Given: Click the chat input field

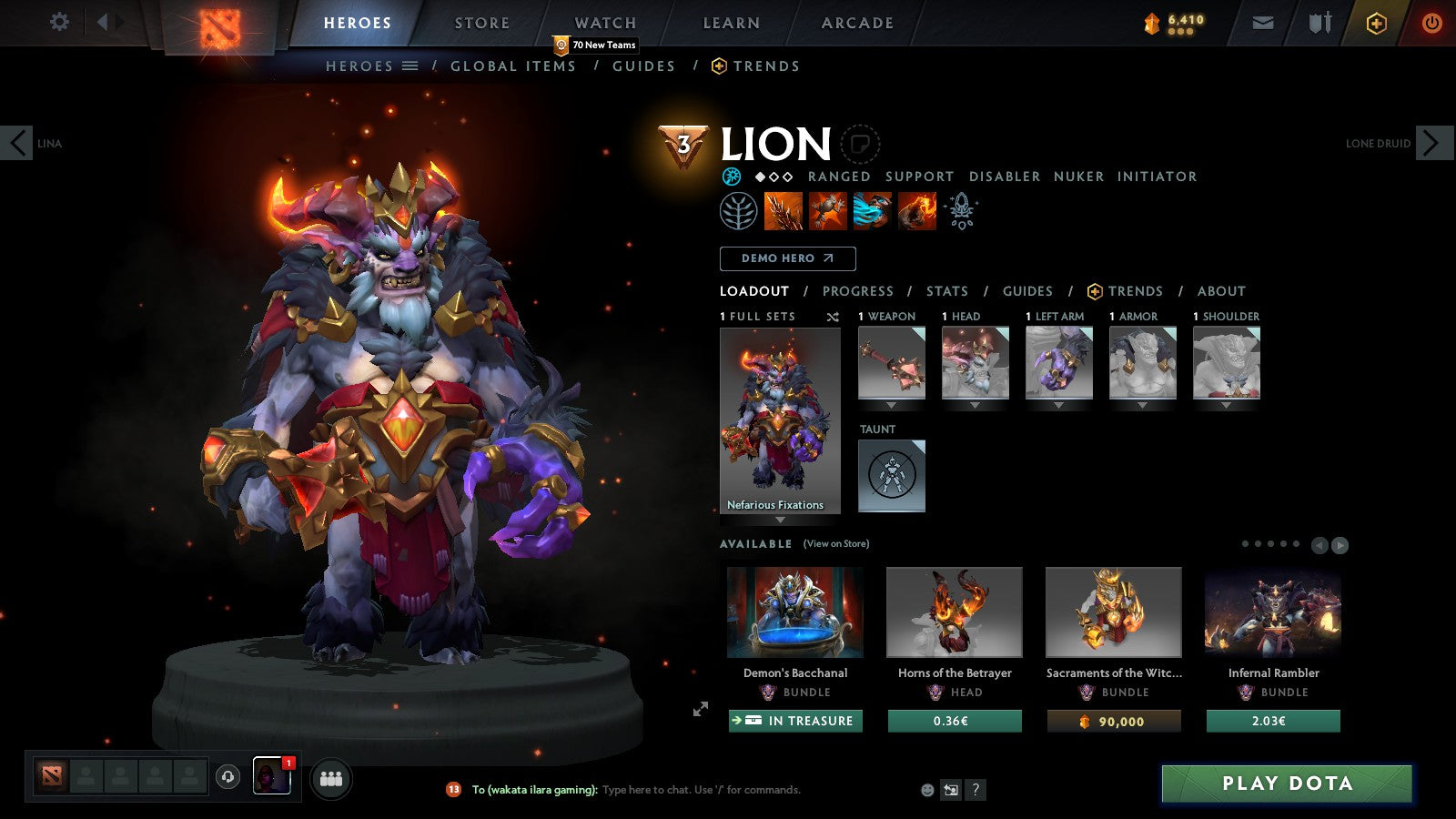Looking at the screenshot, I should coord(701,790).
